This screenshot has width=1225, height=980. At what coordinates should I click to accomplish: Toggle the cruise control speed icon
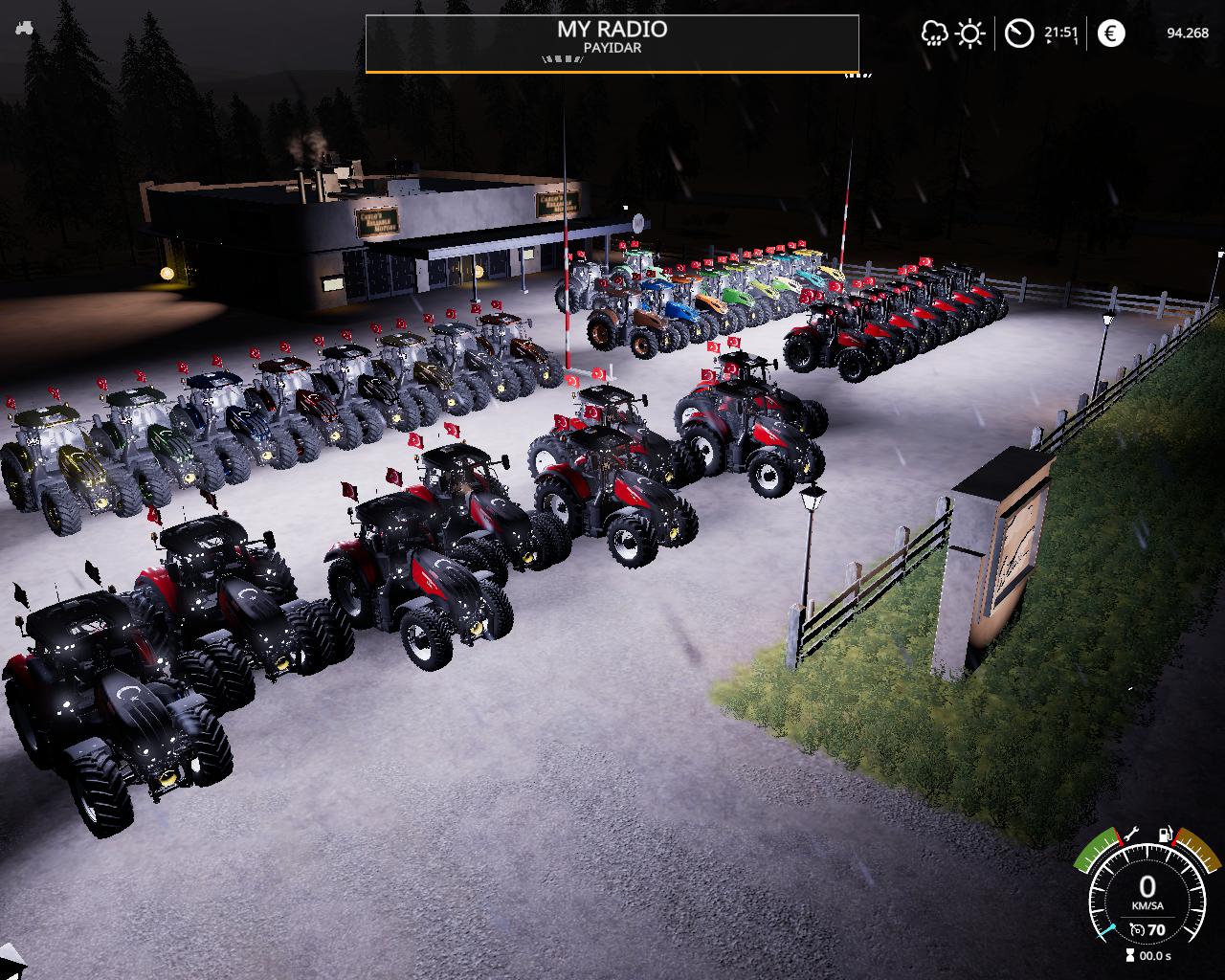click(x=1137, y=929)
